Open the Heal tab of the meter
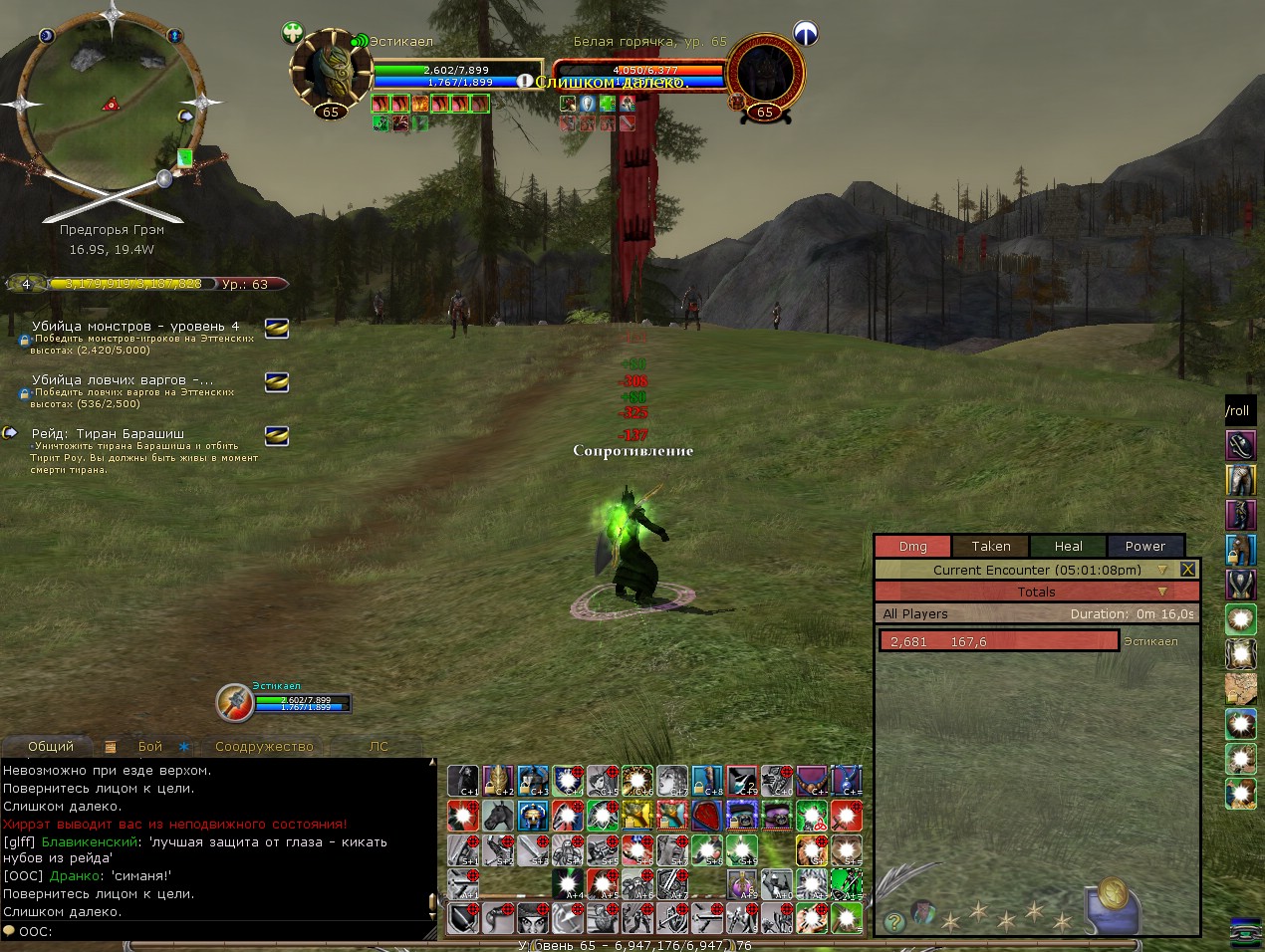The height and width of the screenshot is (952, 1265). point(1068,546)
